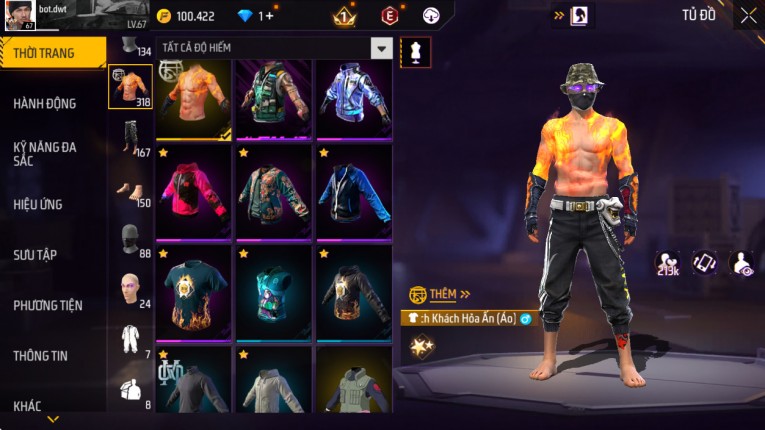
Task: Close the wardrobe screen
Action: coord(748,15)
